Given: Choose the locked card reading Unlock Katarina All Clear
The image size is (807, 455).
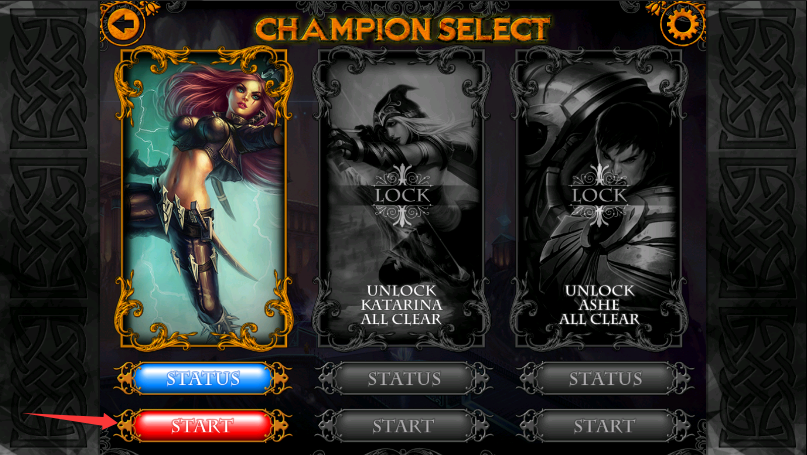Looking at the screenshot, I should [x=404, y=195].
